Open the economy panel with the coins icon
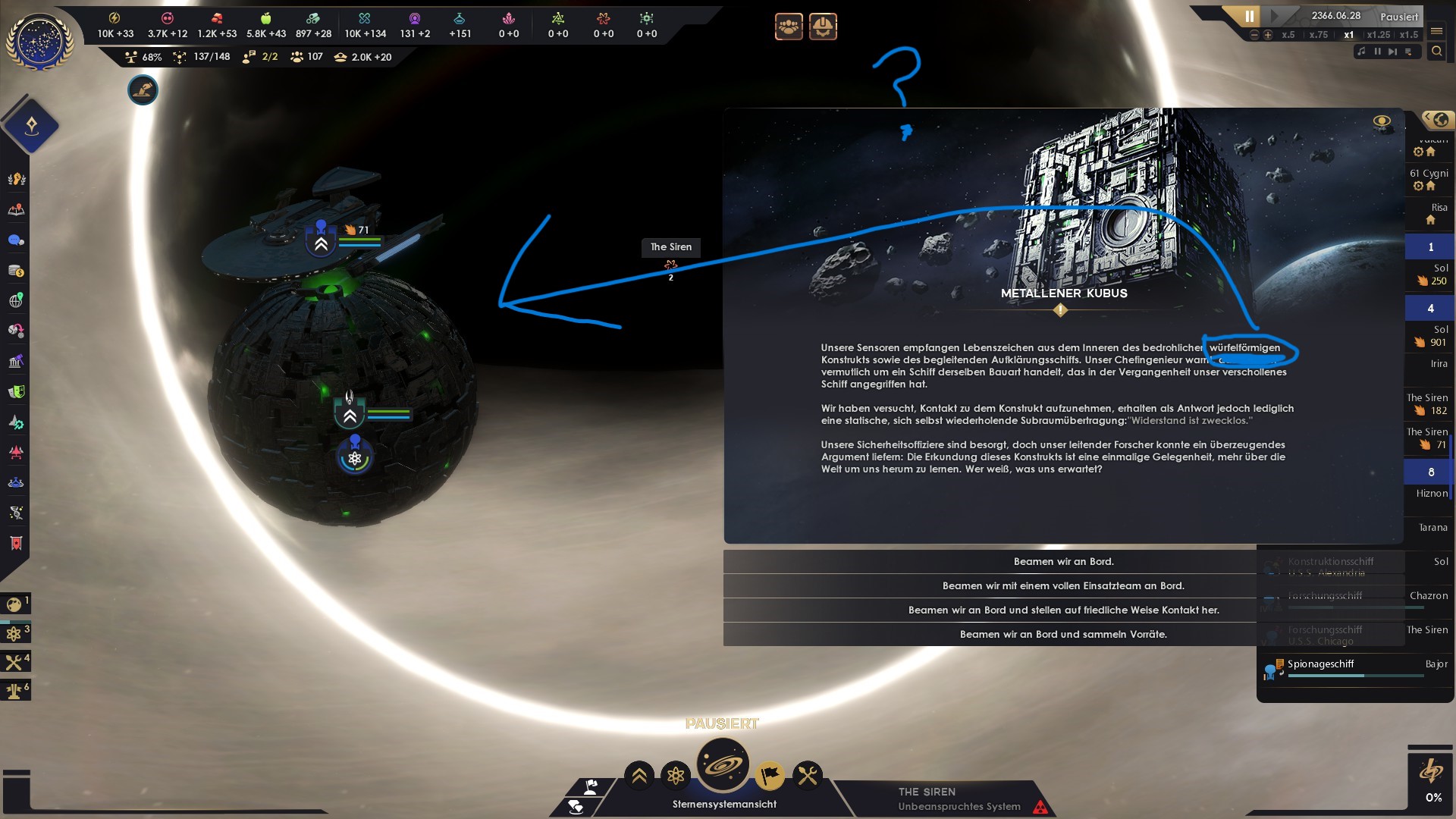 [15, 271]
